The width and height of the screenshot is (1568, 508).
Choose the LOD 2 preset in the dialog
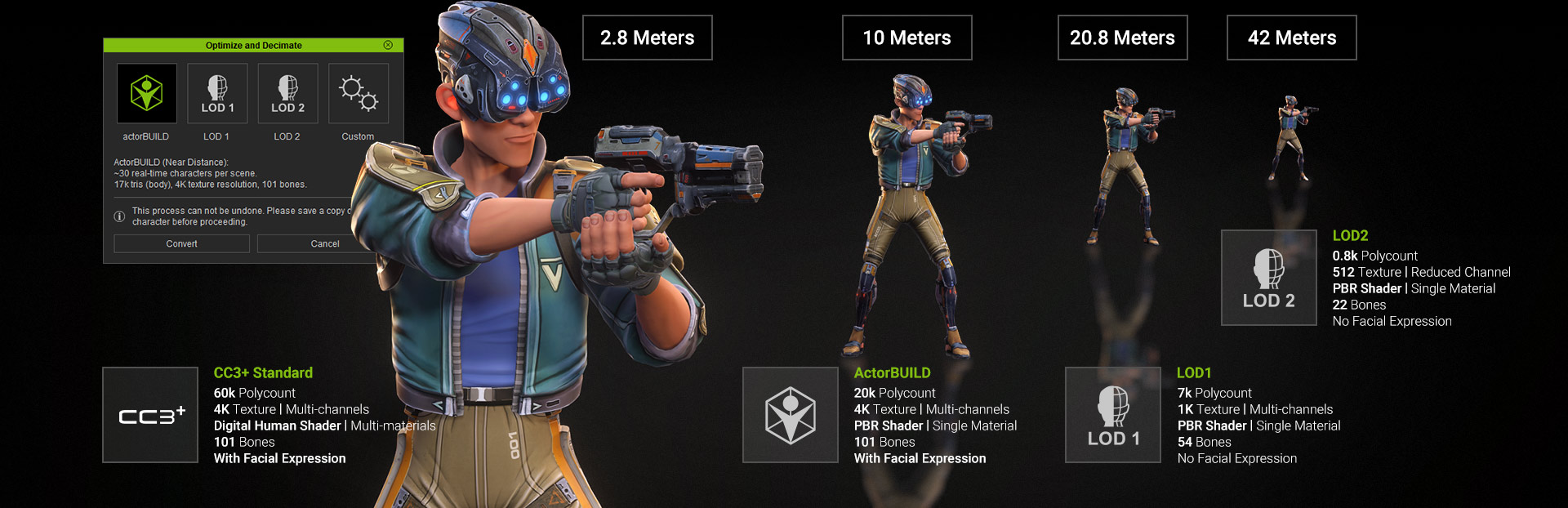[x=287, y=94]
